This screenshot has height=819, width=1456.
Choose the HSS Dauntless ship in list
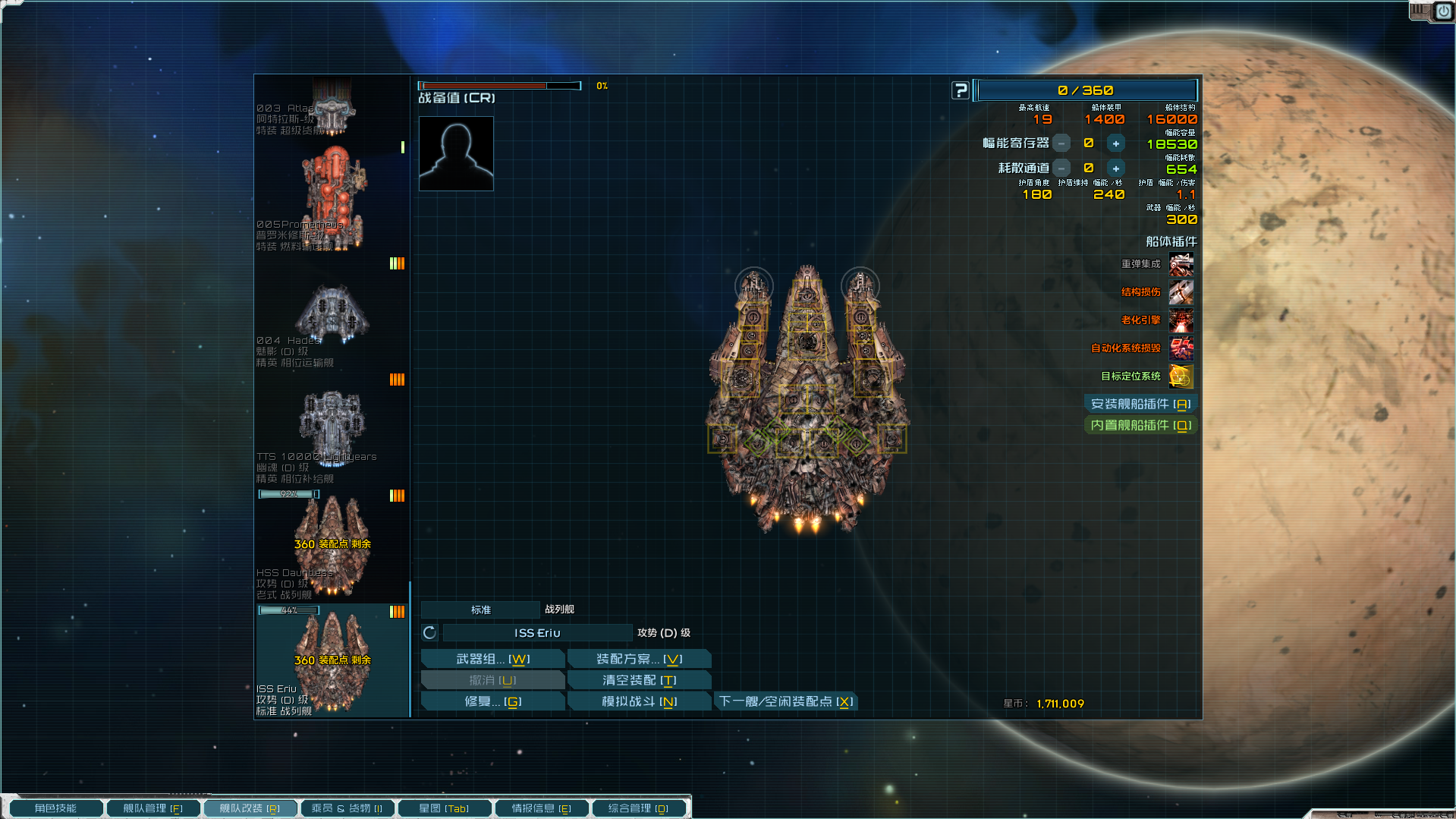click(332, 545)
